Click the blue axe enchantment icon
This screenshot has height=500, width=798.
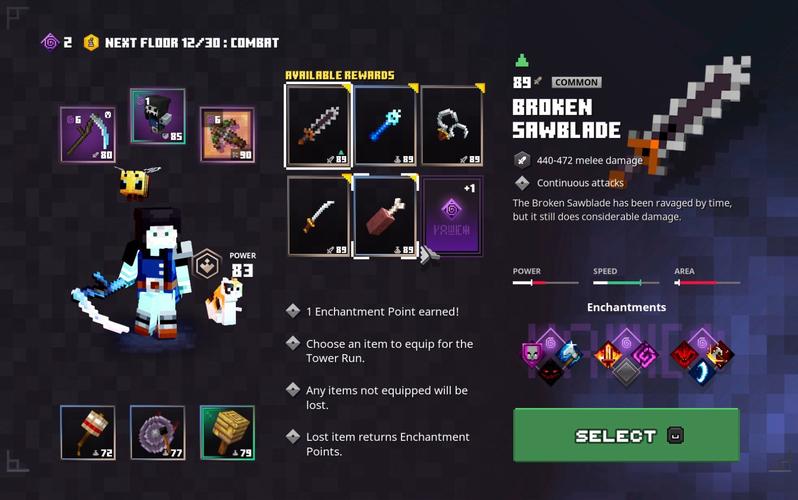click(570, 354)
